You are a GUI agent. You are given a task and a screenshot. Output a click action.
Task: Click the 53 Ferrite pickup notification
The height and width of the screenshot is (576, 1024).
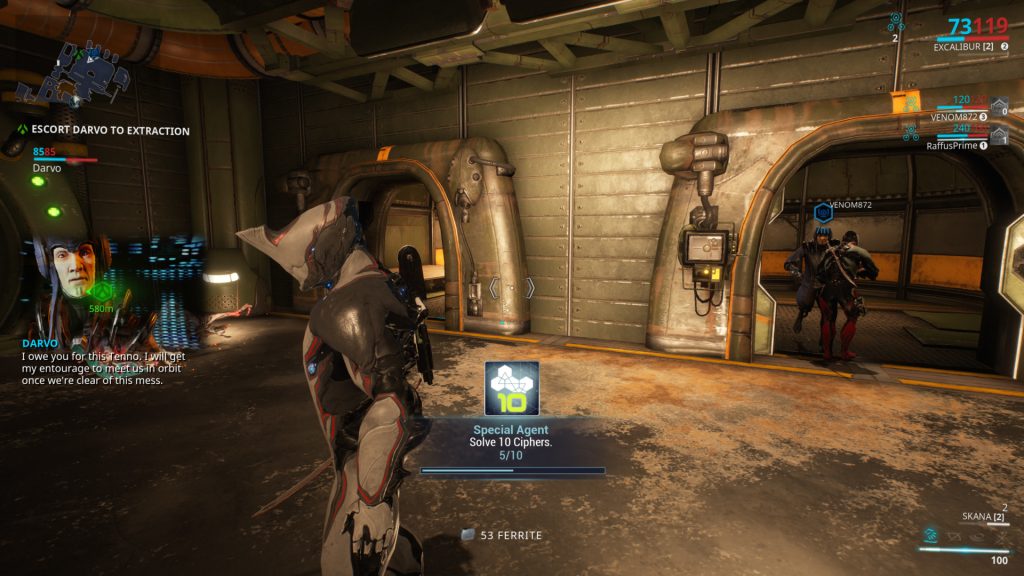pyautogui.click(x=502, y=535)
